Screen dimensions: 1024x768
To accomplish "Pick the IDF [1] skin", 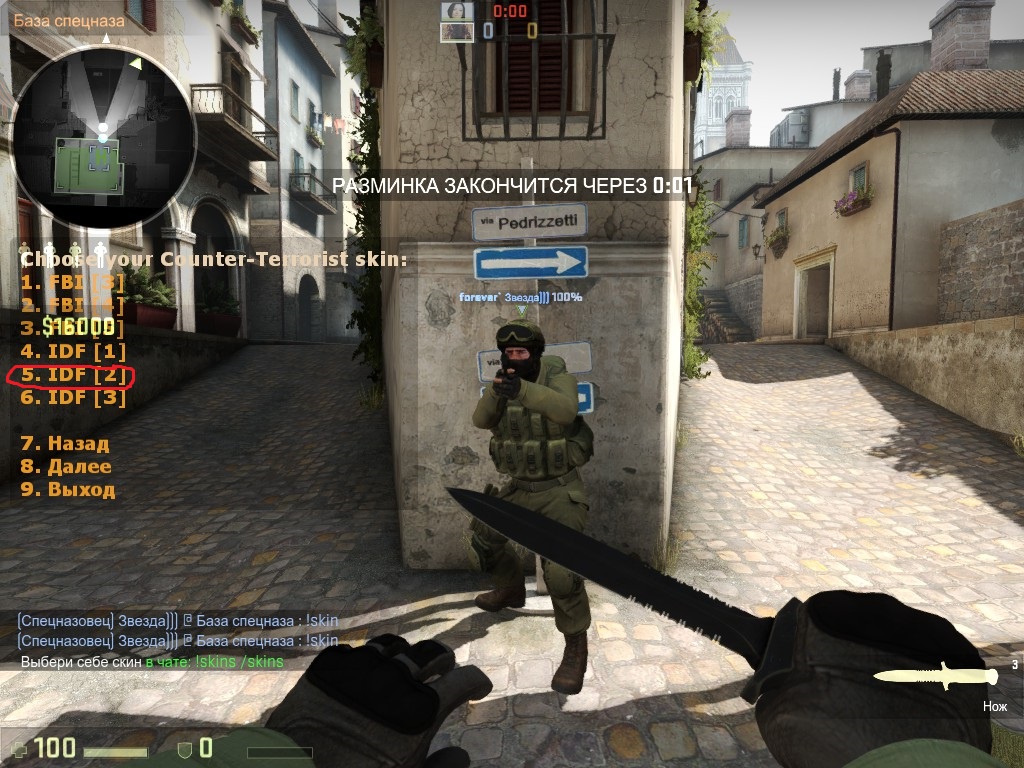I will point(73,351).
